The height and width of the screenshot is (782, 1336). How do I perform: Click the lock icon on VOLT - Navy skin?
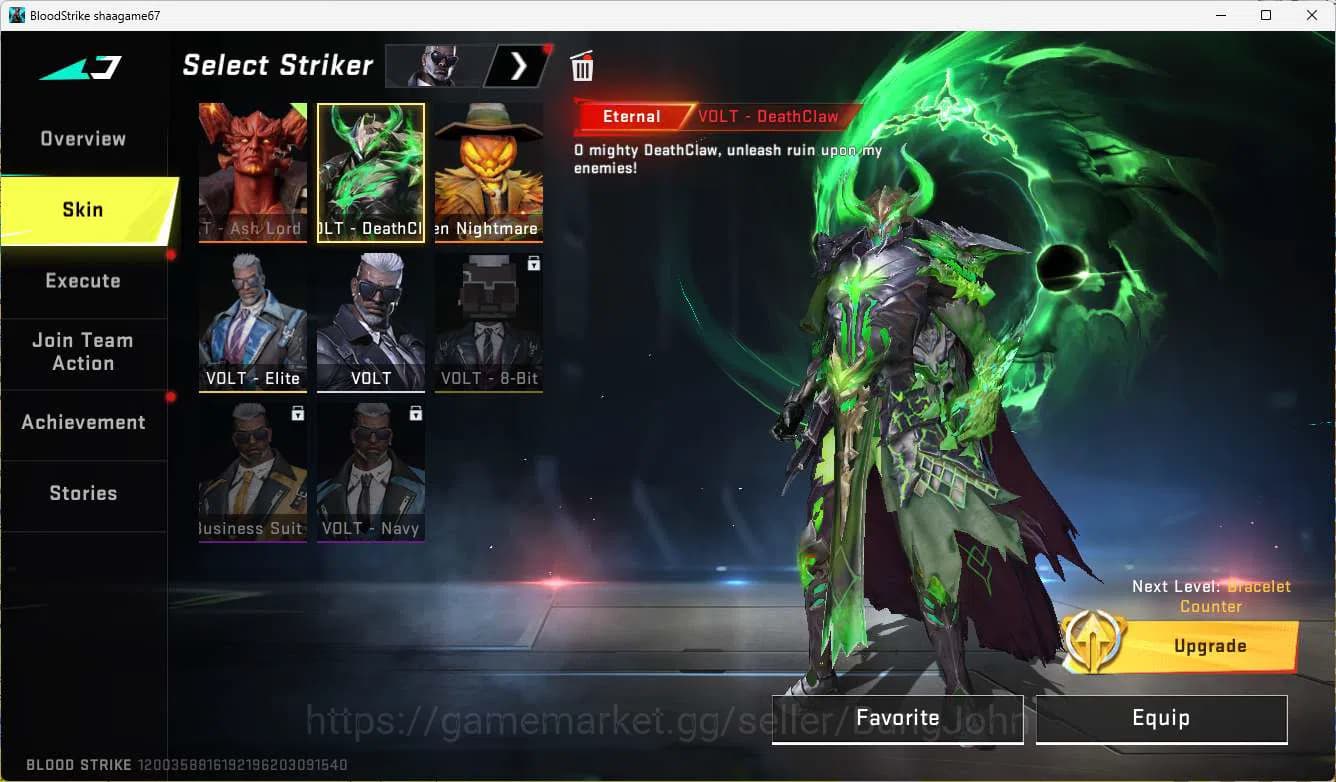click(x=416, y=413)
